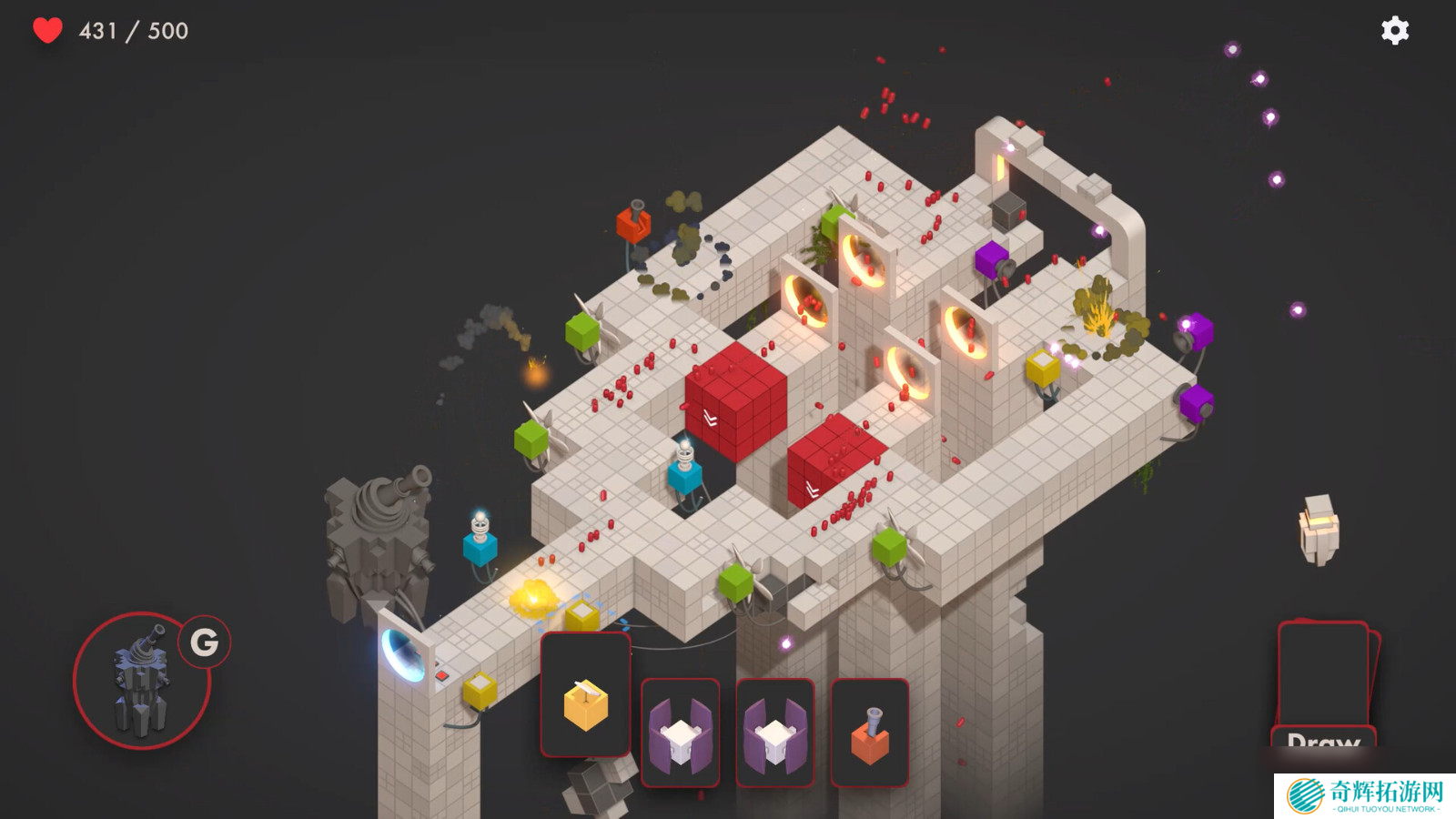
Task: Choose the orange cannon tower card
Action: coord(869,733)
